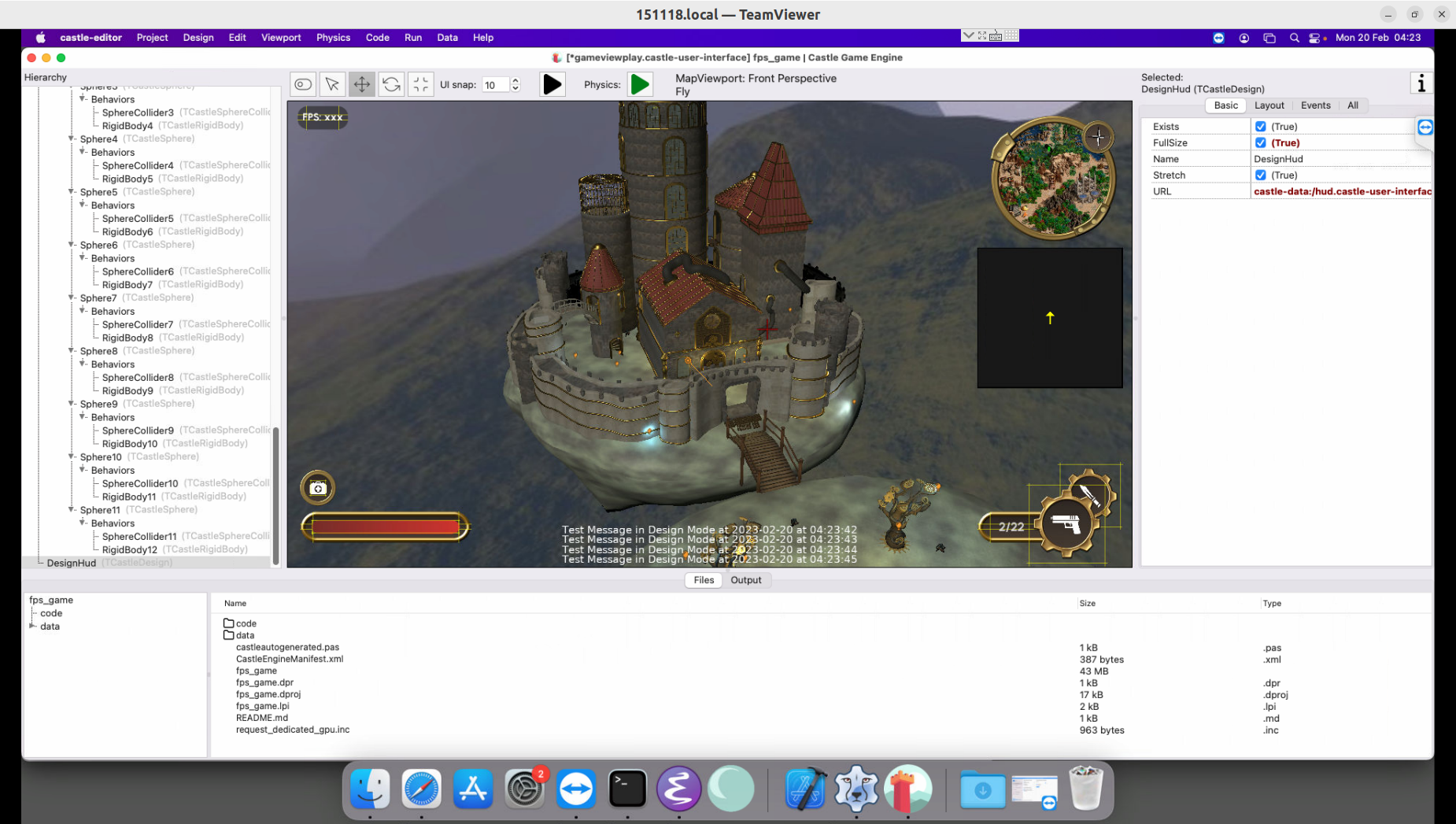Toggle the Stretch property checkbox
This screenshot has width=1456, height=824.
click(x=1261, y=175)
